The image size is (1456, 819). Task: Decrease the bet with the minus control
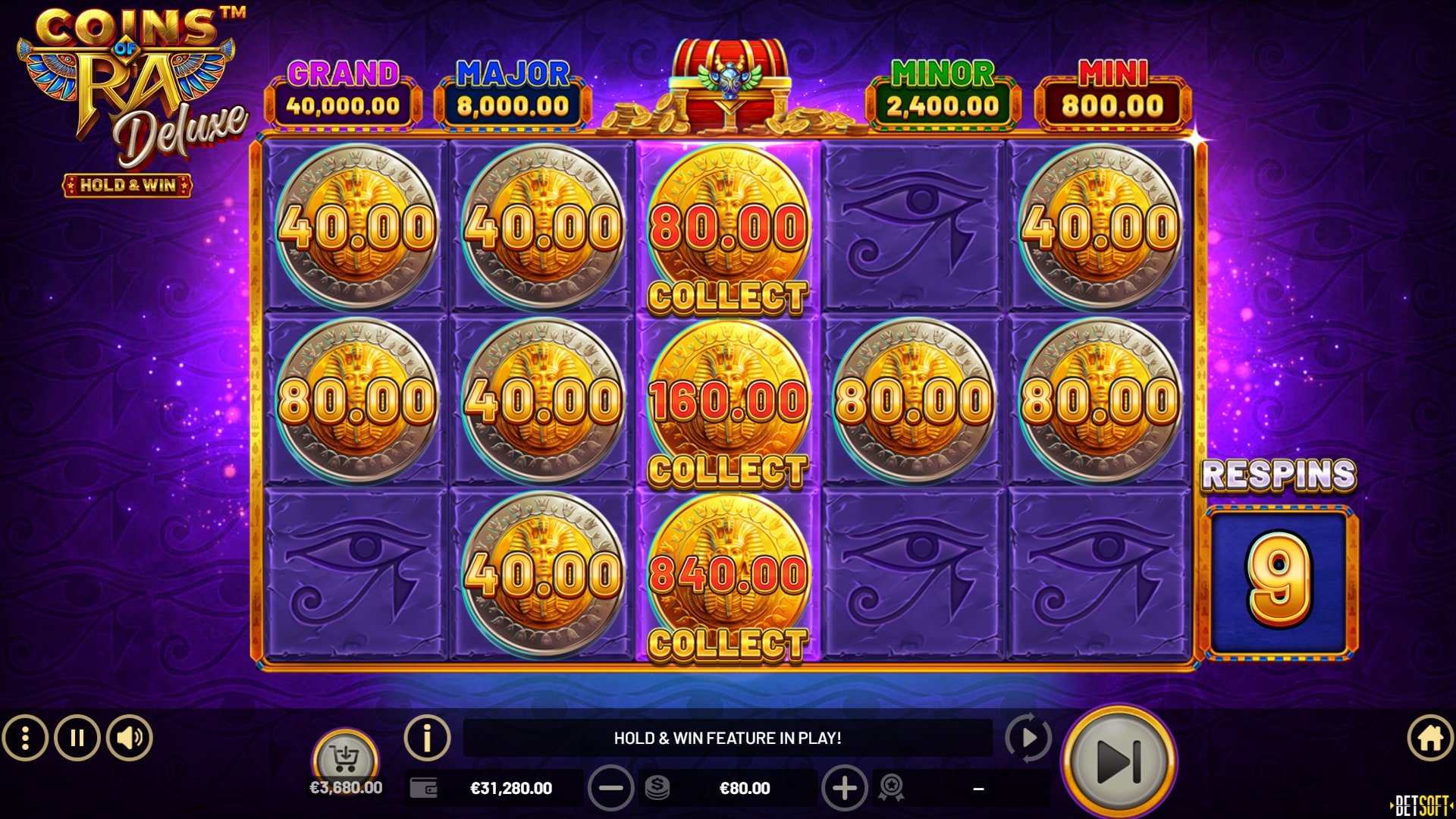click(x=613, y=787)
